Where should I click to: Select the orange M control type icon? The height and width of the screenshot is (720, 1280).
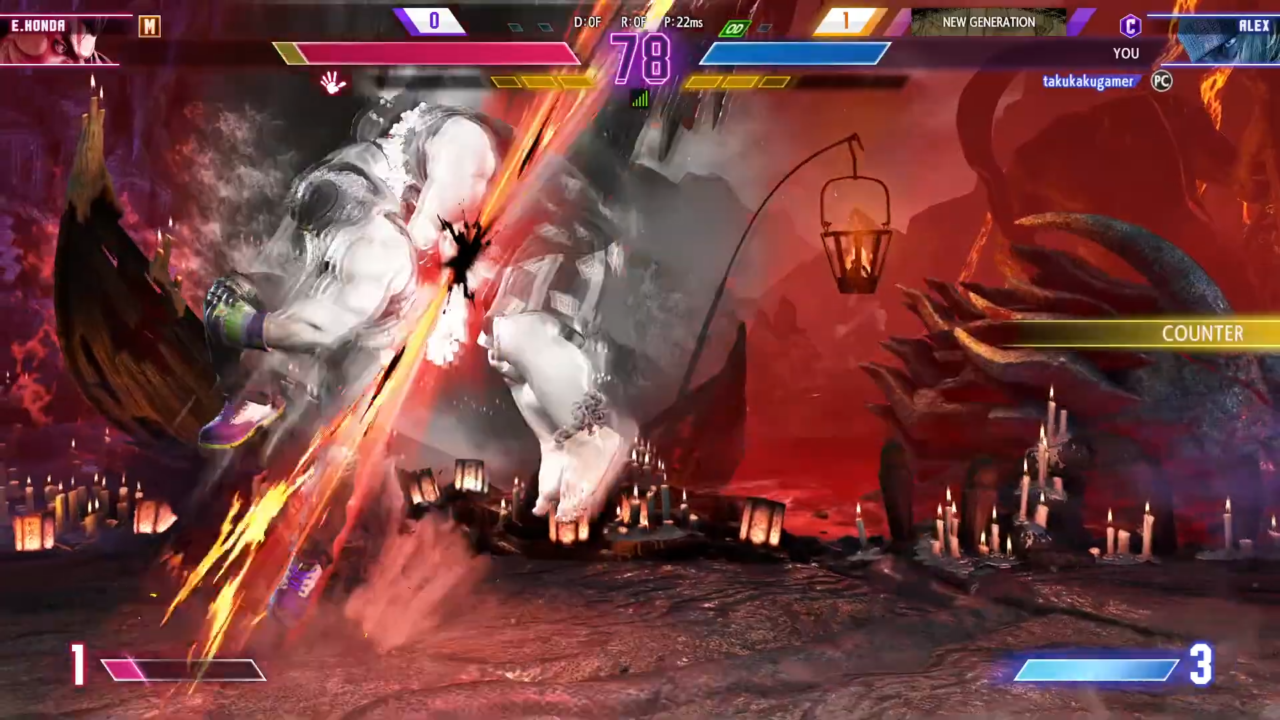coord(149,26)
